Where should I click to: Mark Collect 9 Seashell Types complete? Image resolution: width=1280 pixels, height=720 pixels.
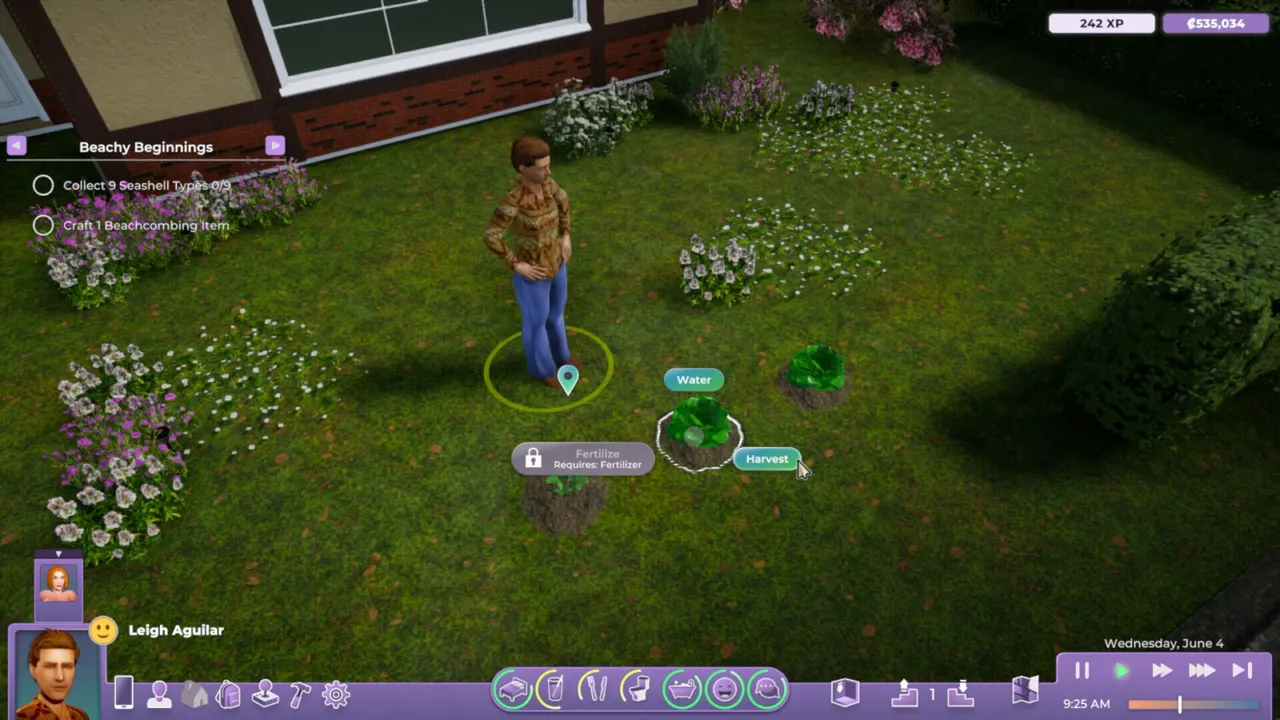point(43,185)
